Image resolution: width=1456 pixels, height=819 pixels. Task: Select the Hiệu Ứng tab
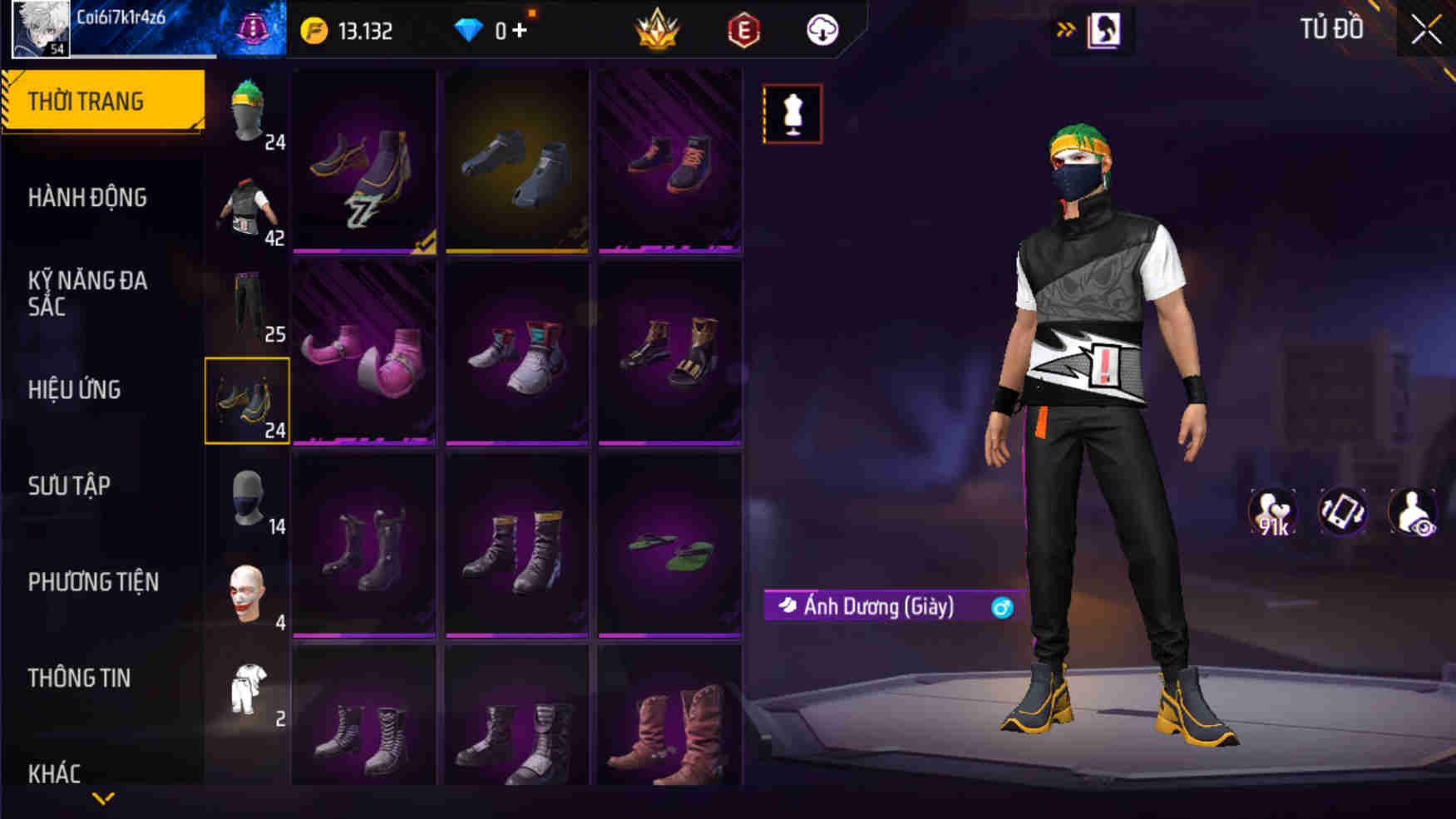tap(75, 390)
